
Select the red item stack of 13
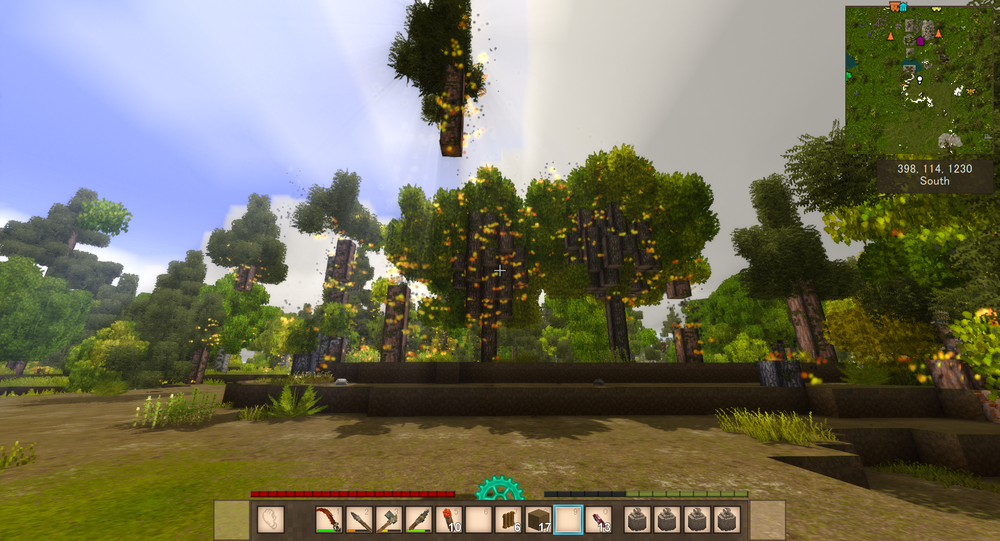[599, 520]
